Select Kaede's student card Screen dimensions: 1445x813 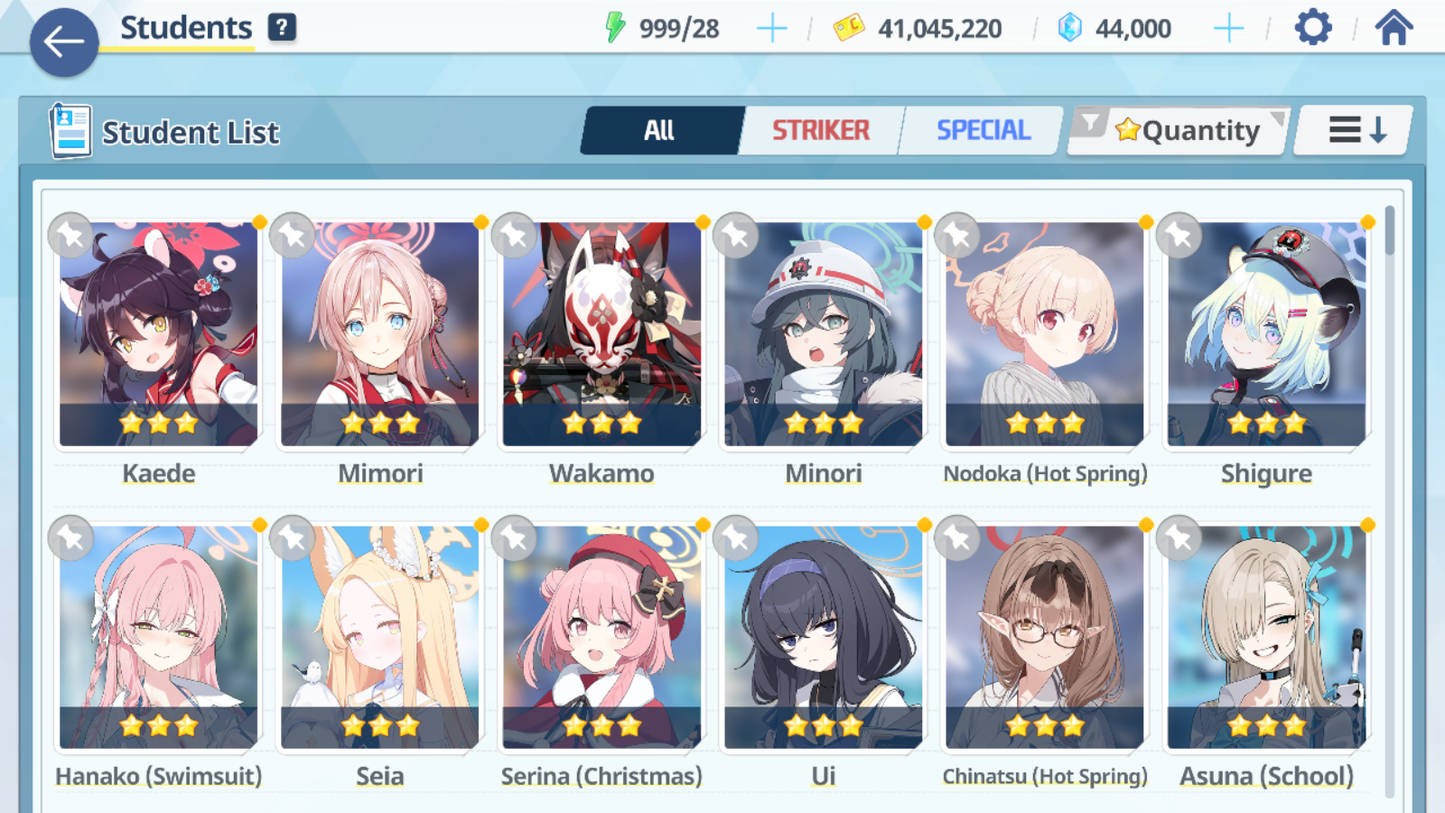click(159, 335)
